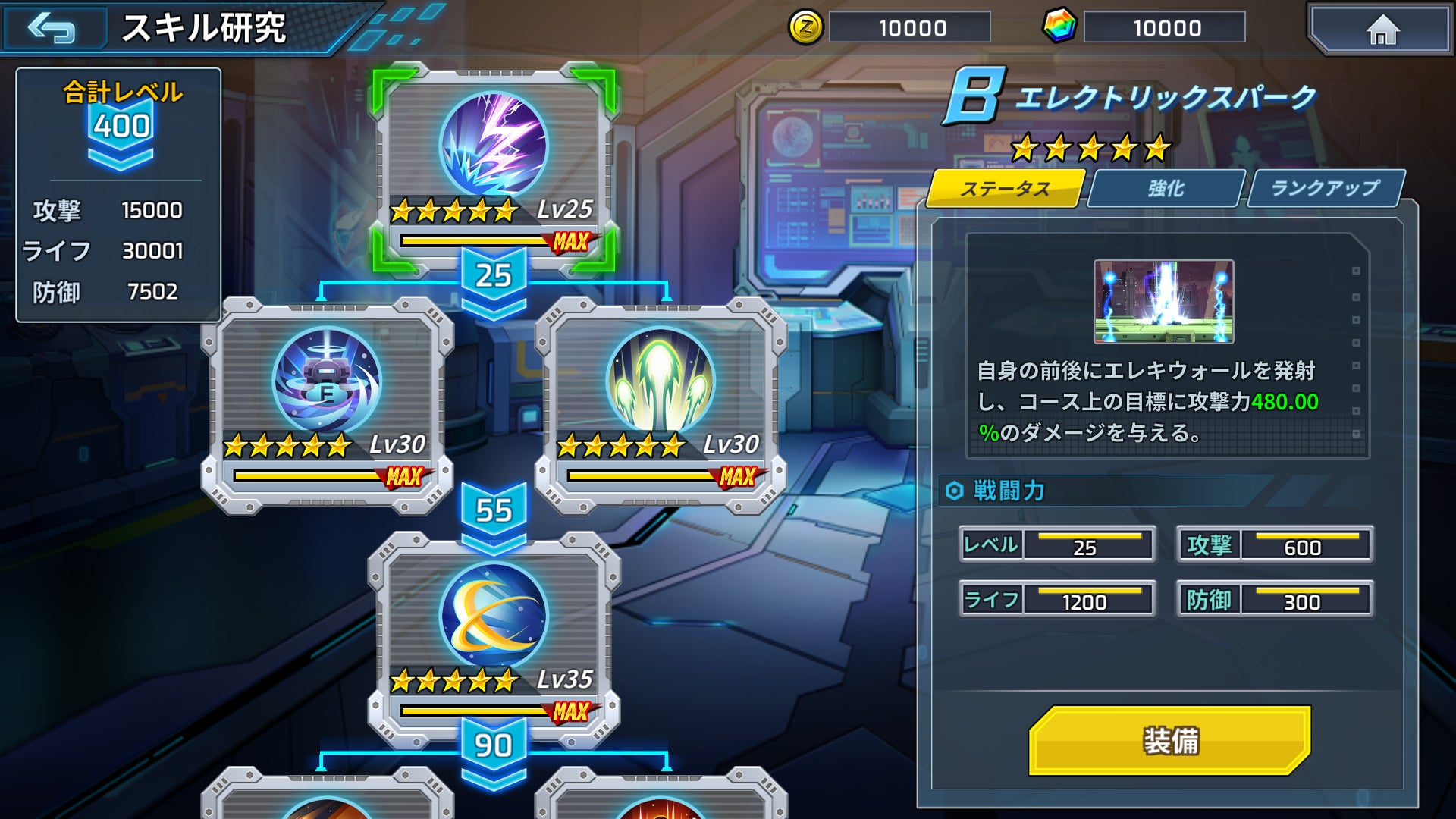
Task: Pick the blue planet ring skill node
Action: pos(494,616)
